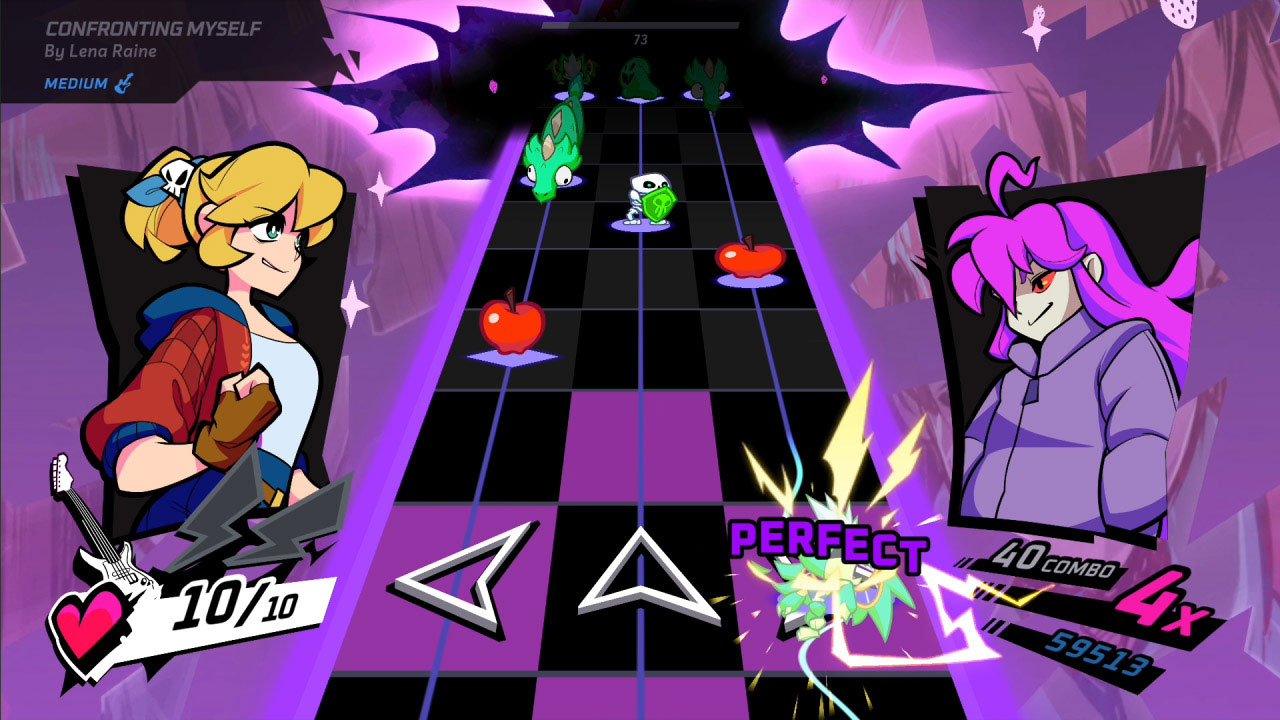Expand the song info panel for Confronting Myself
Viewport: 1280px width, 720px height.
pyautogui.click(x=148, y=30)
